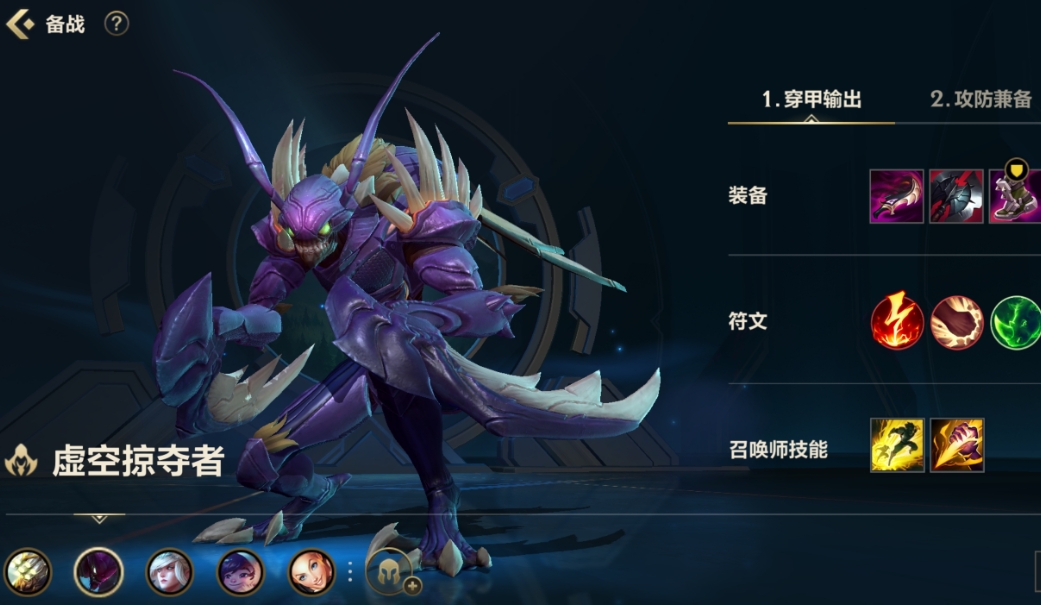The image size is (1041, 605).
Task: Select the boots equipment item
Action: [1015, 196]
